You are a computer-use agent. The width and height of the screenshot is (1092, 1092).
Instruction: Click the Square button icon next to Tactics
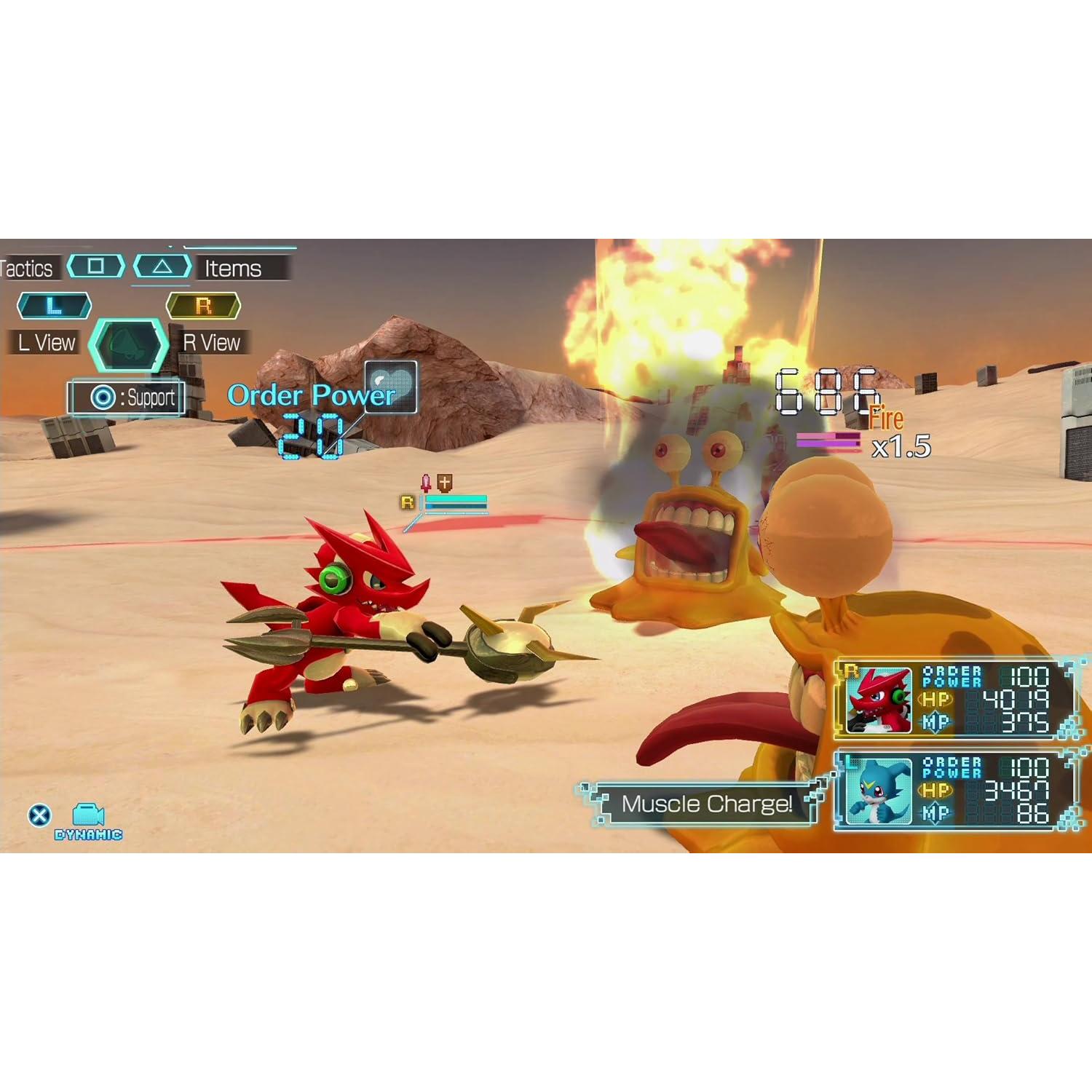point(95,266)
